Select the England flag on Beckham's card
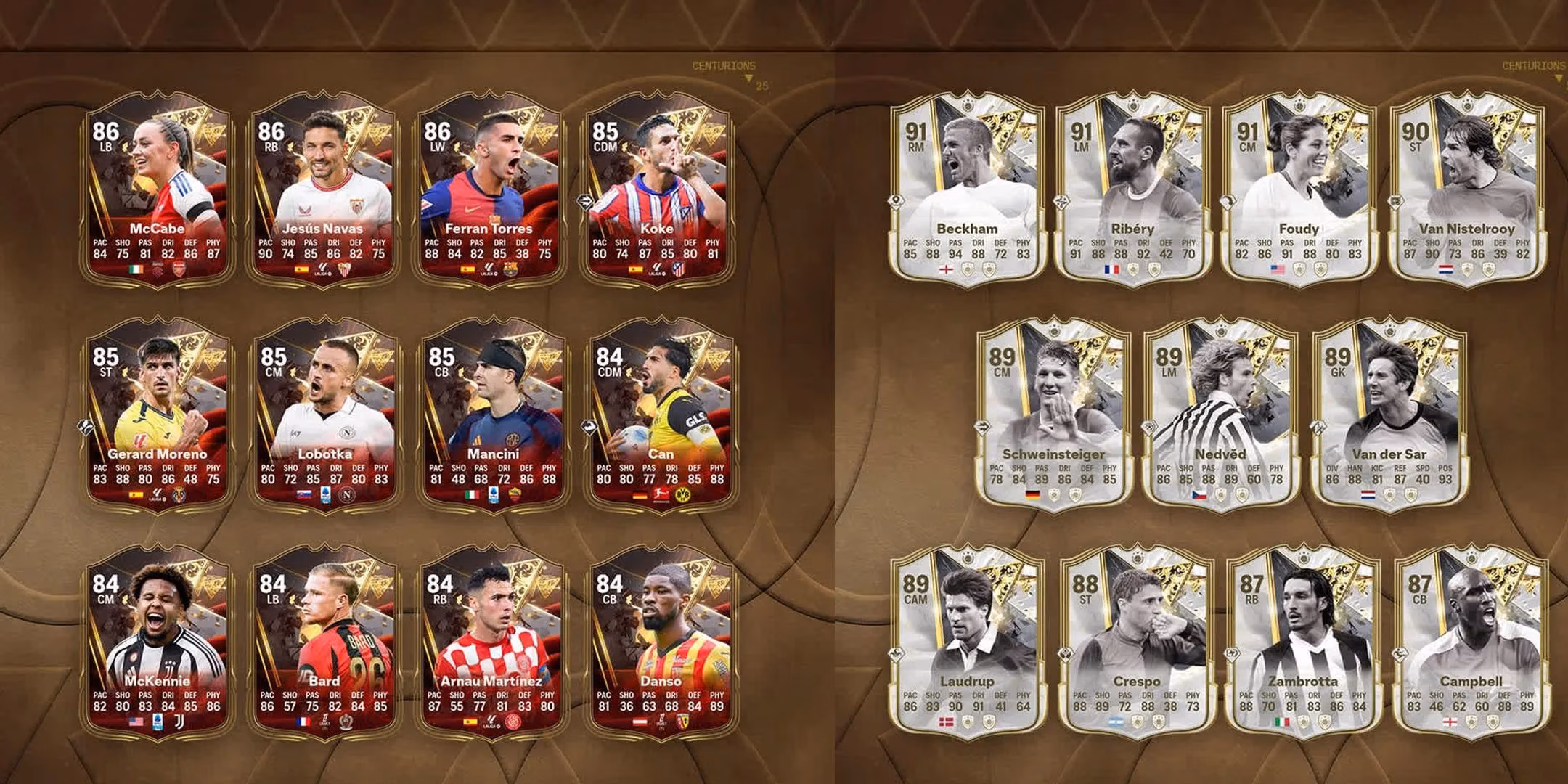This screenshot has height=784, width=1568. pos(946,269)
